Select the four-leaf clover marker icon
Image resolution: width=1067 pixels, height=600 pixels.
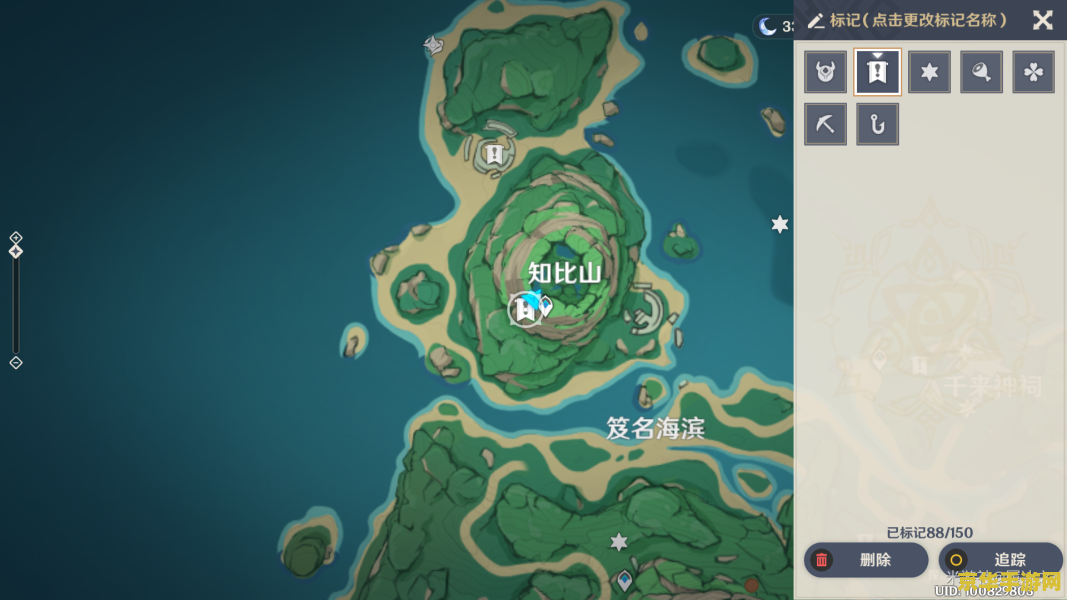1034,72
